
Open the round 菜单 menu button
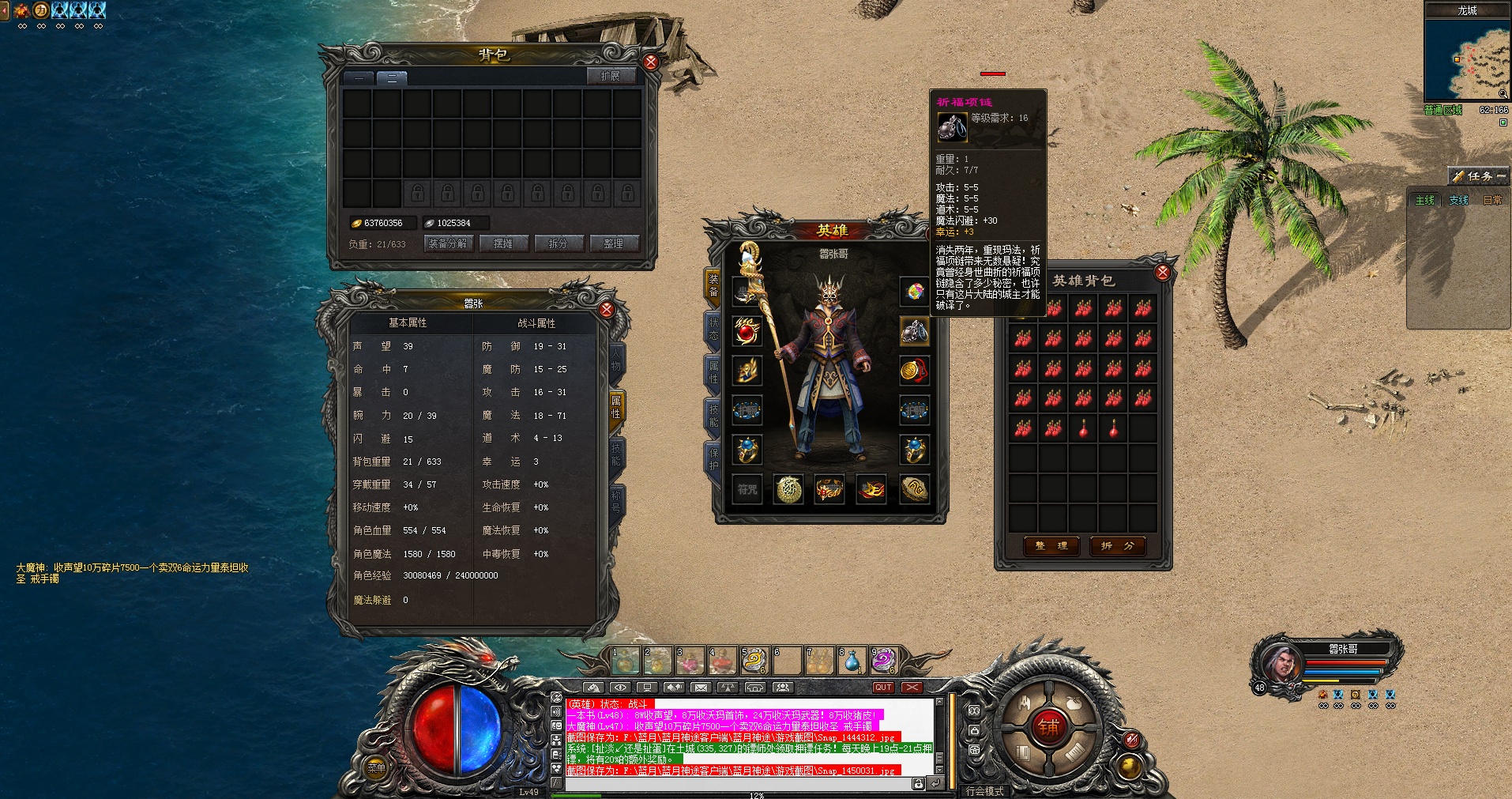377,767
